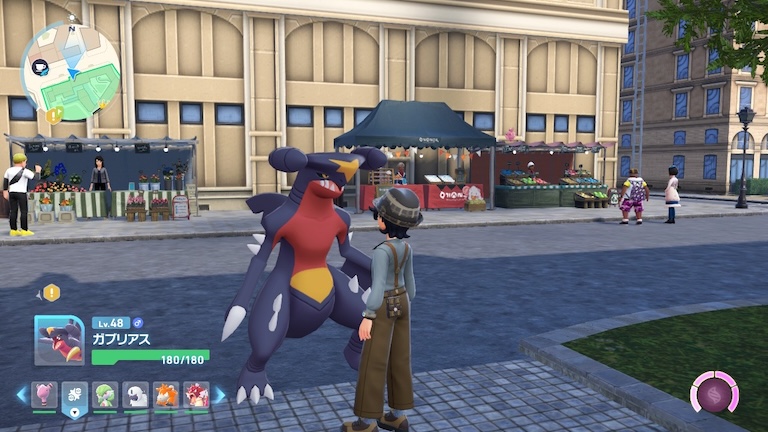Choose the white Absol party slot
This screenshot has height=432, width=768.
tap(136, 395)
